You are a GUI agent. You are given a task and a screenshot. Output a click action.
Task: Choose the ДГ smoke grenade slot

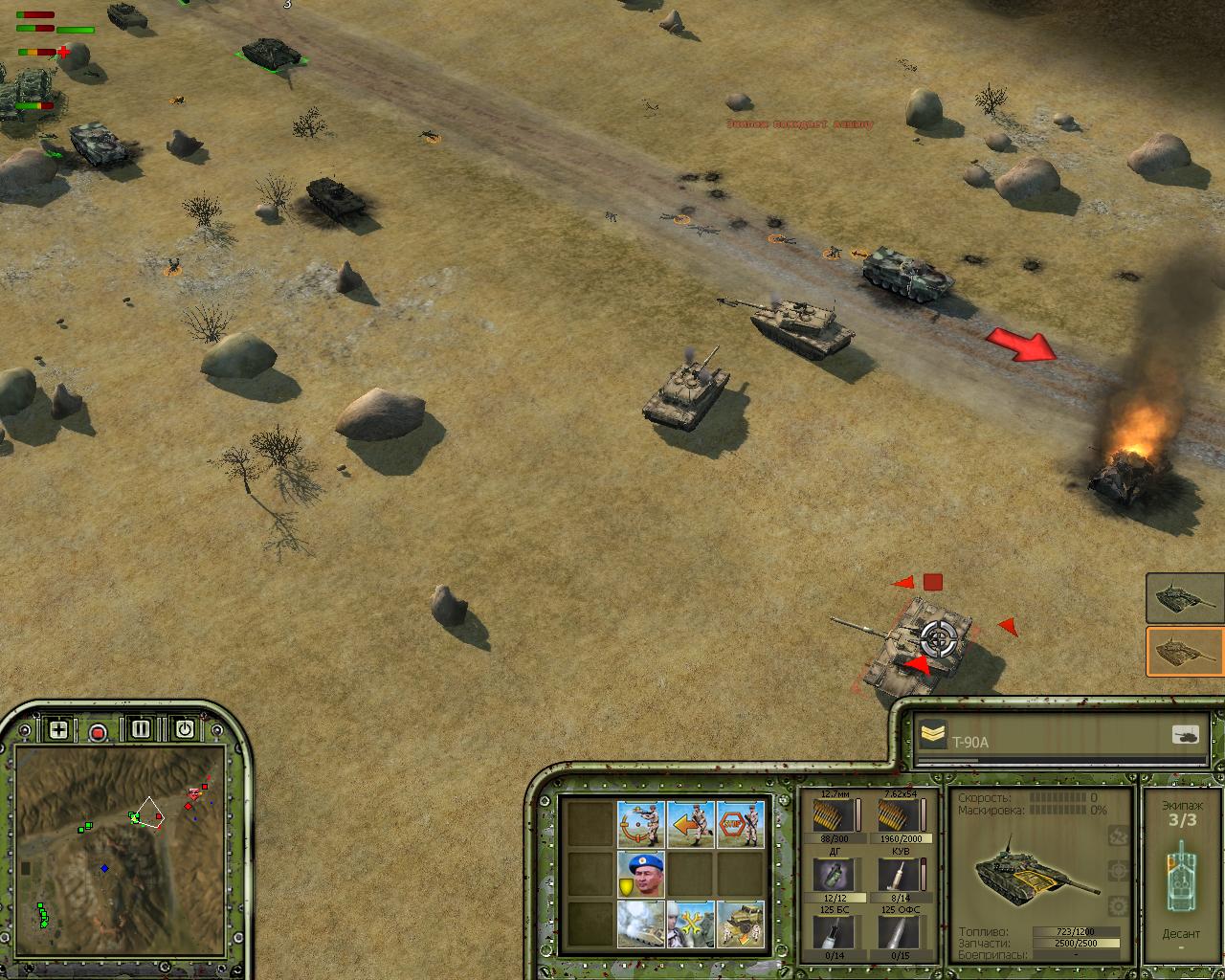[x=835, y=874]
